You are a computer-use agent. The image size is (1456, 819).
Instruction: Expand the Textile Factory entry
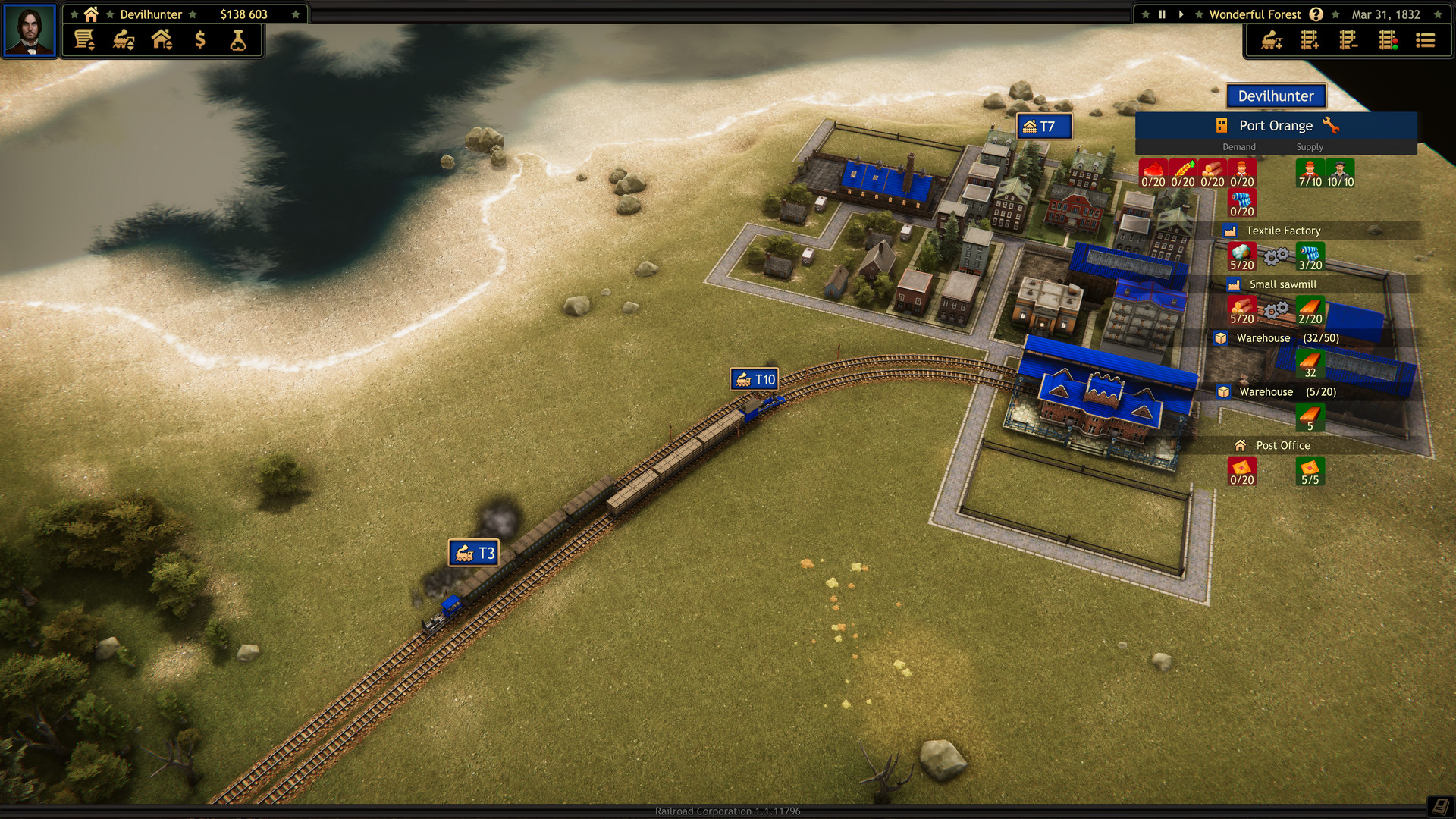pos(1284,230)
